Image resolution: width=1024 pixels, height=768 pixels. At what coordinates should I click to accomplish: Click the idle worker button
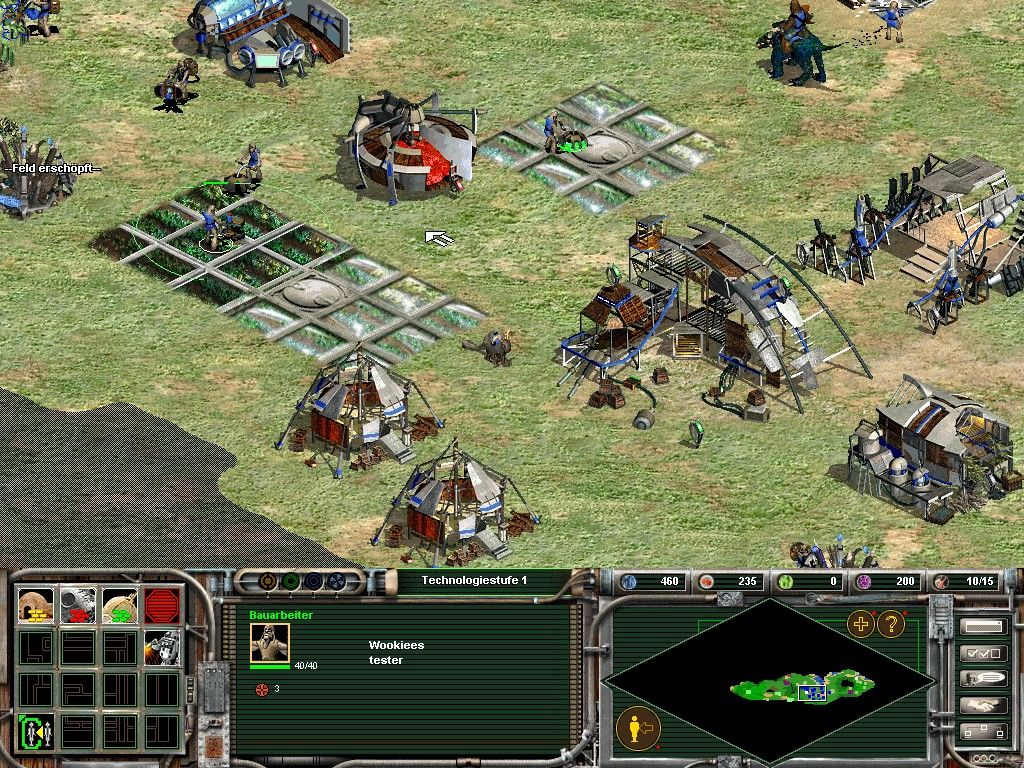635,727
